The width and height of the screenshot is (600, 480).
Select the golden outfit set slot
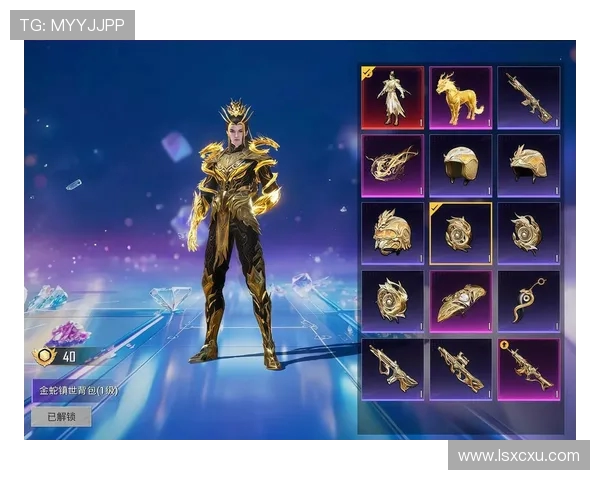393,98
